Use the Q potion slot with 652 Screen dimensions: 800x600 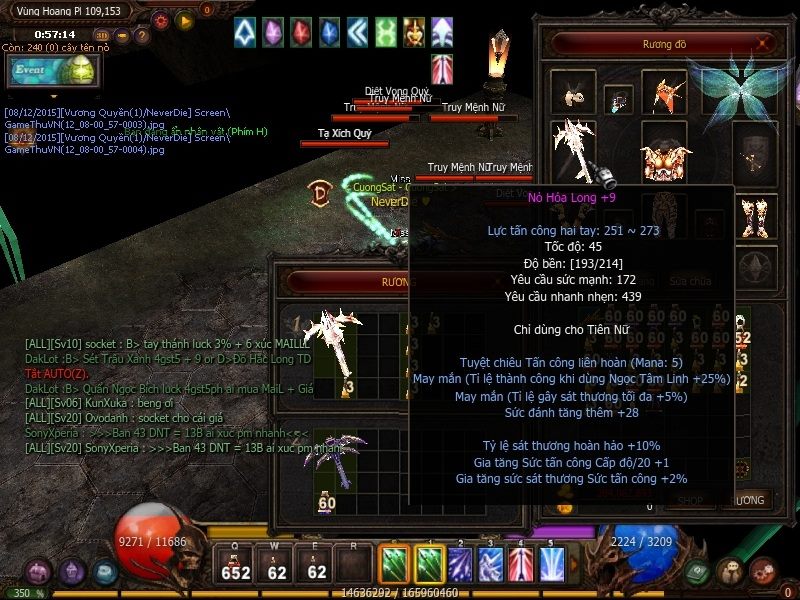(x=236, y=565)
